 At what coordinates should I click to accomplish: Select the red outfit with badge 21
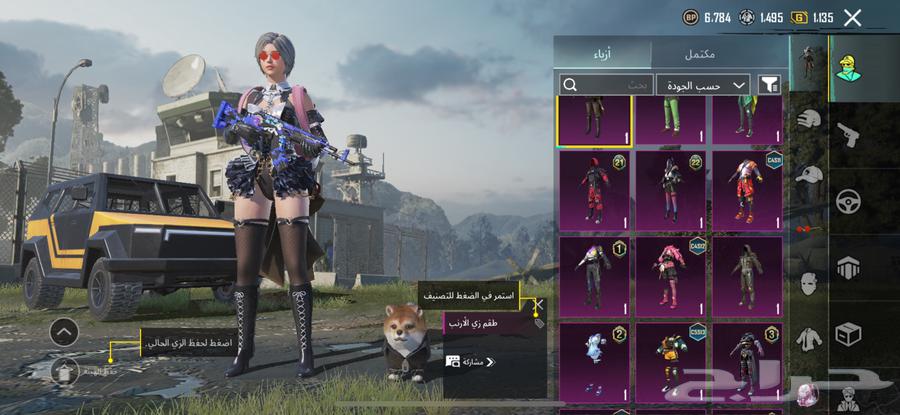(594, 190)
